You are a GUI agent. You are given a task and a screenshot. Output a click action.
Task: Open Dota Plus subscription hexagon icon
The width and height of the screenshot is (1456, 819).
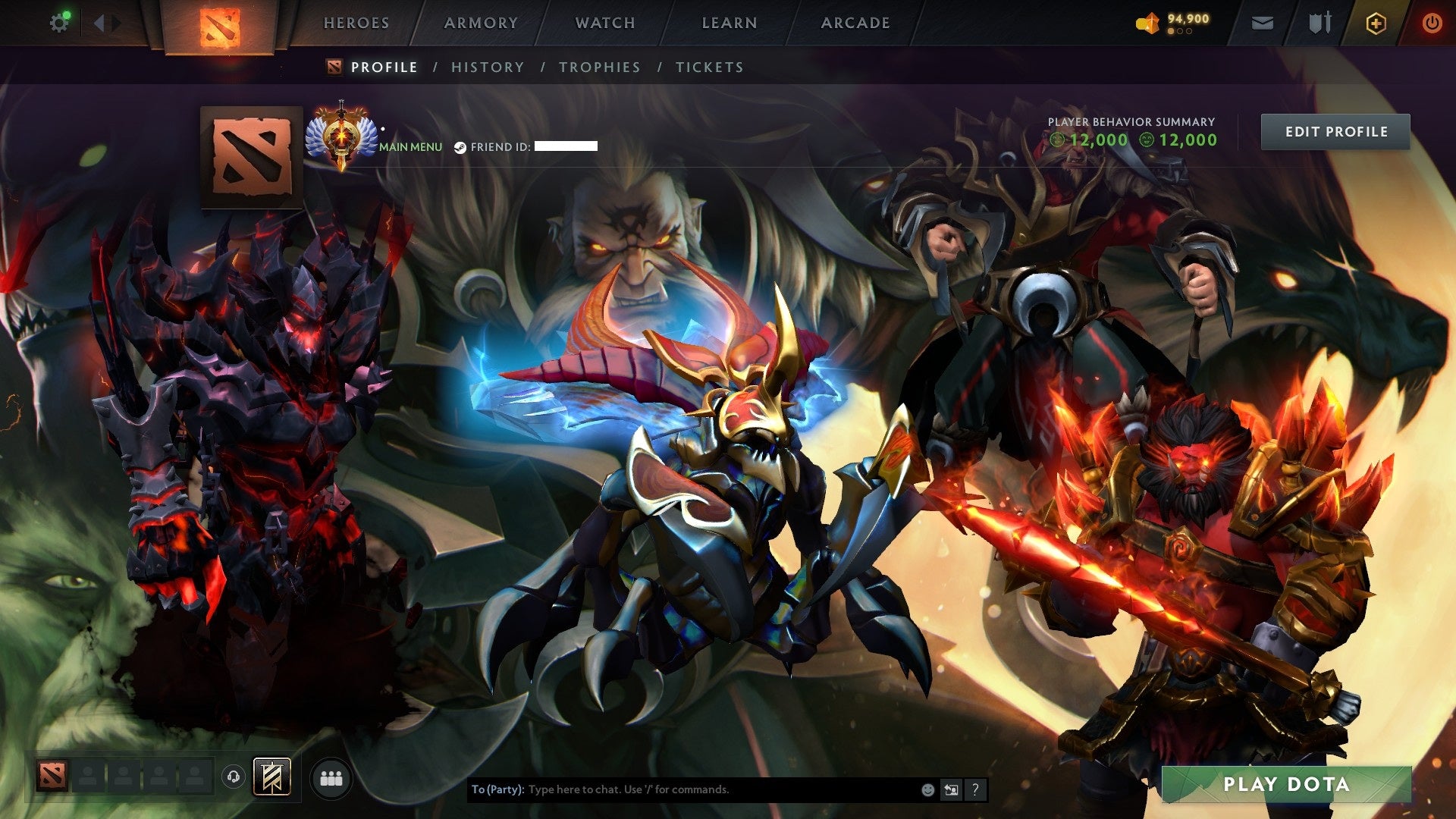[x=1376, y=23]
